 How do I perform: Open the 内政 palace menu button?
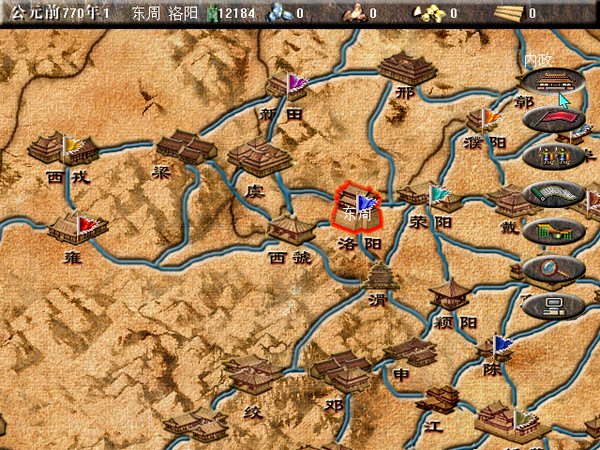point(553,84)
